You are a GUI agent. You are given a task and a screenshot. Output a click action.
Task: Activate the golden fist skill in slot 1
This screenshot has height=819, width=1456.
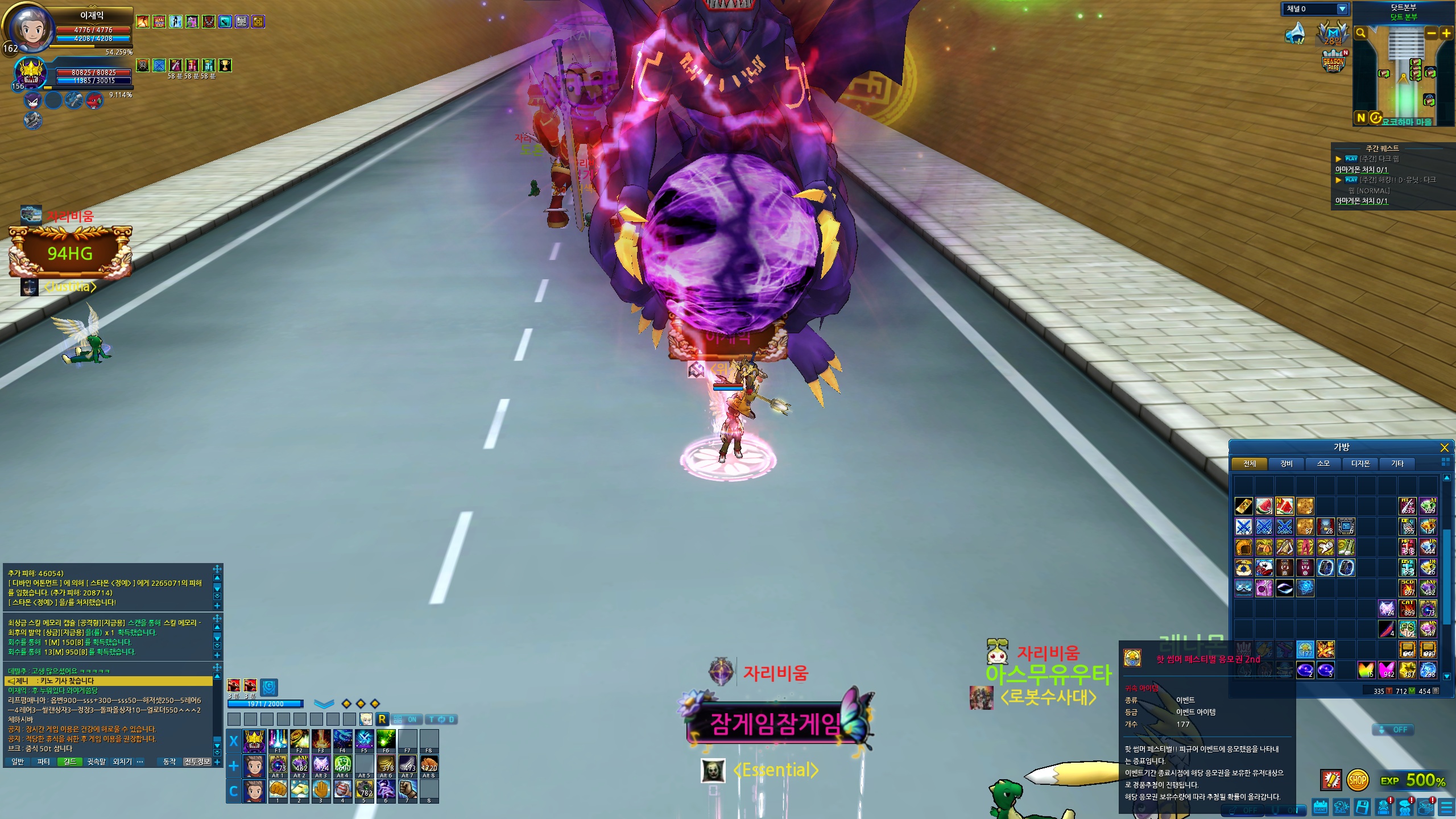pos(278,789)
